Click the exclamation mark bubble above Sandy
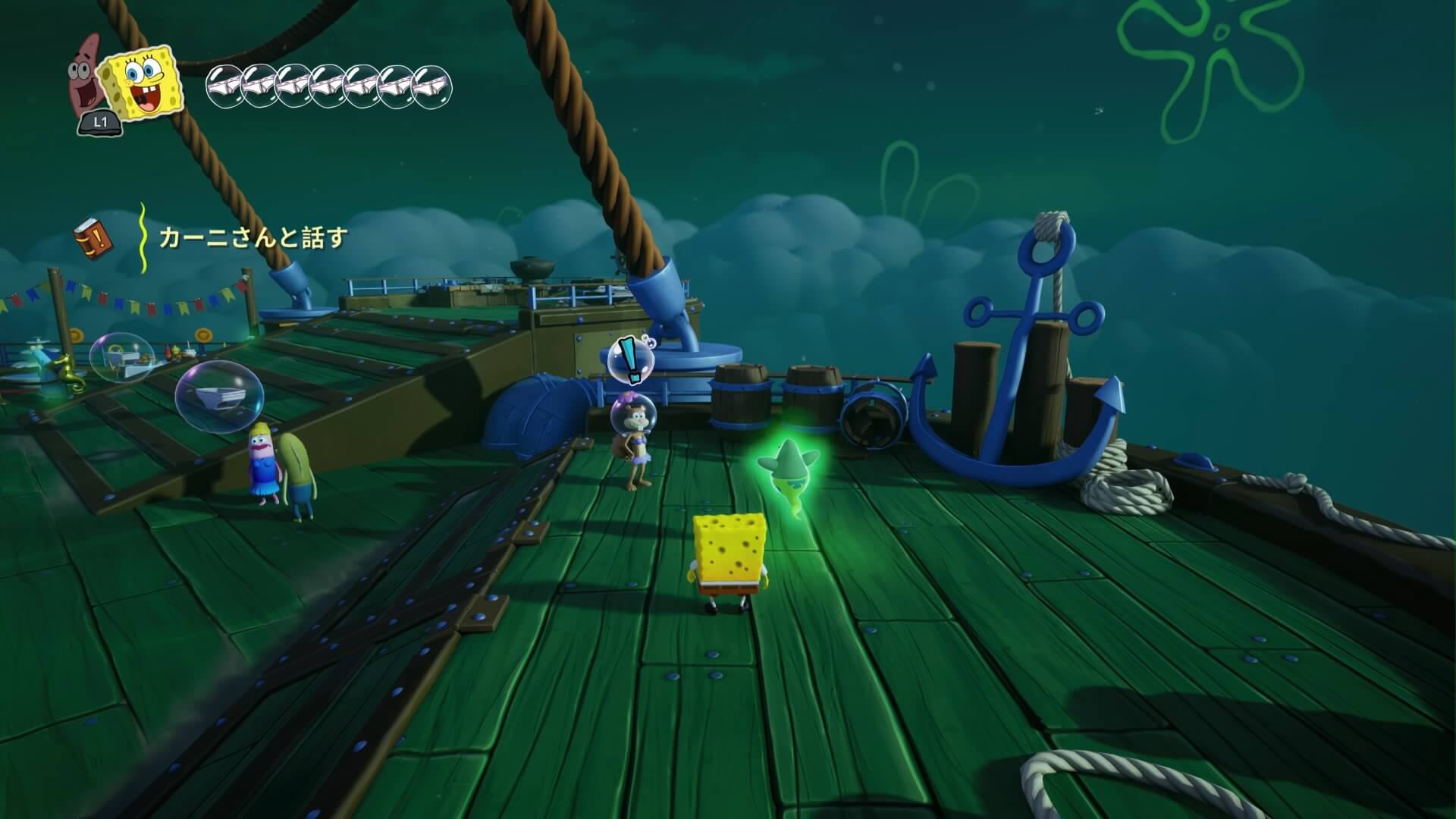Image resolution: width=1456 pixels, height=819 pixels. coord(631,359)
